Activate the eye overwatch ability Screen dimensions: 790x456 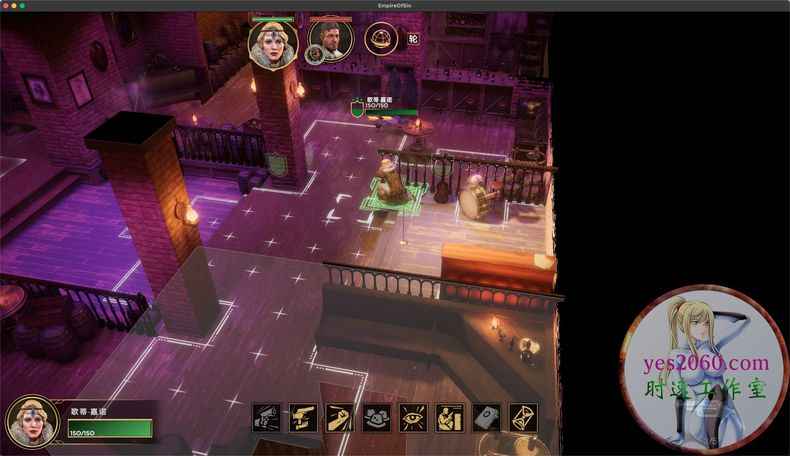pyautogui.click(x=413, y=417)
